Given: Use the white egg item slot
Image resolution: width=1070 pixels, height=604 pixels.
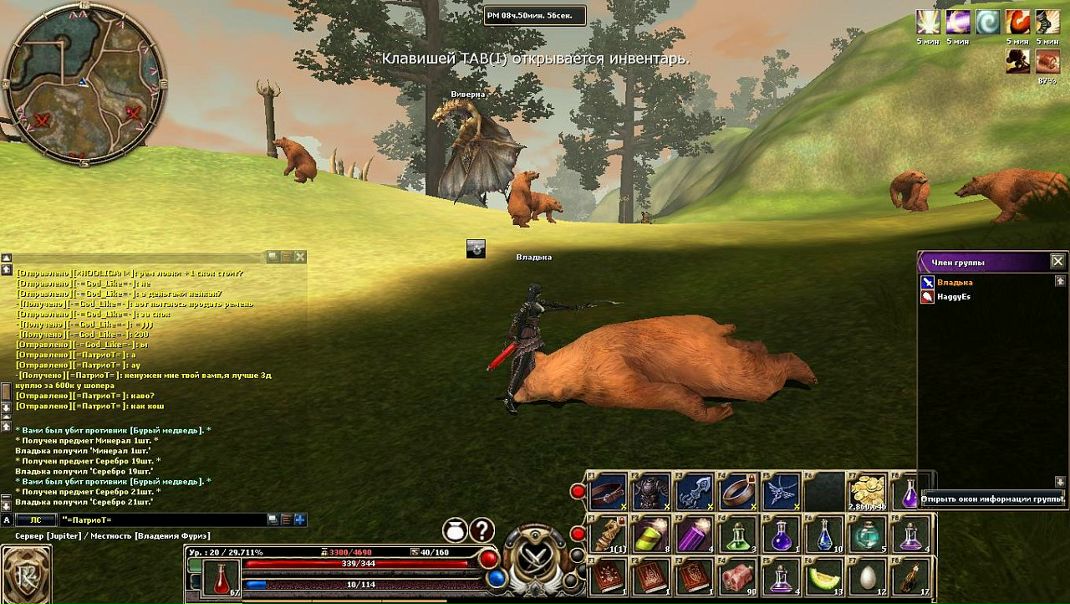Looking at the screenshot, I should [868, 577].
